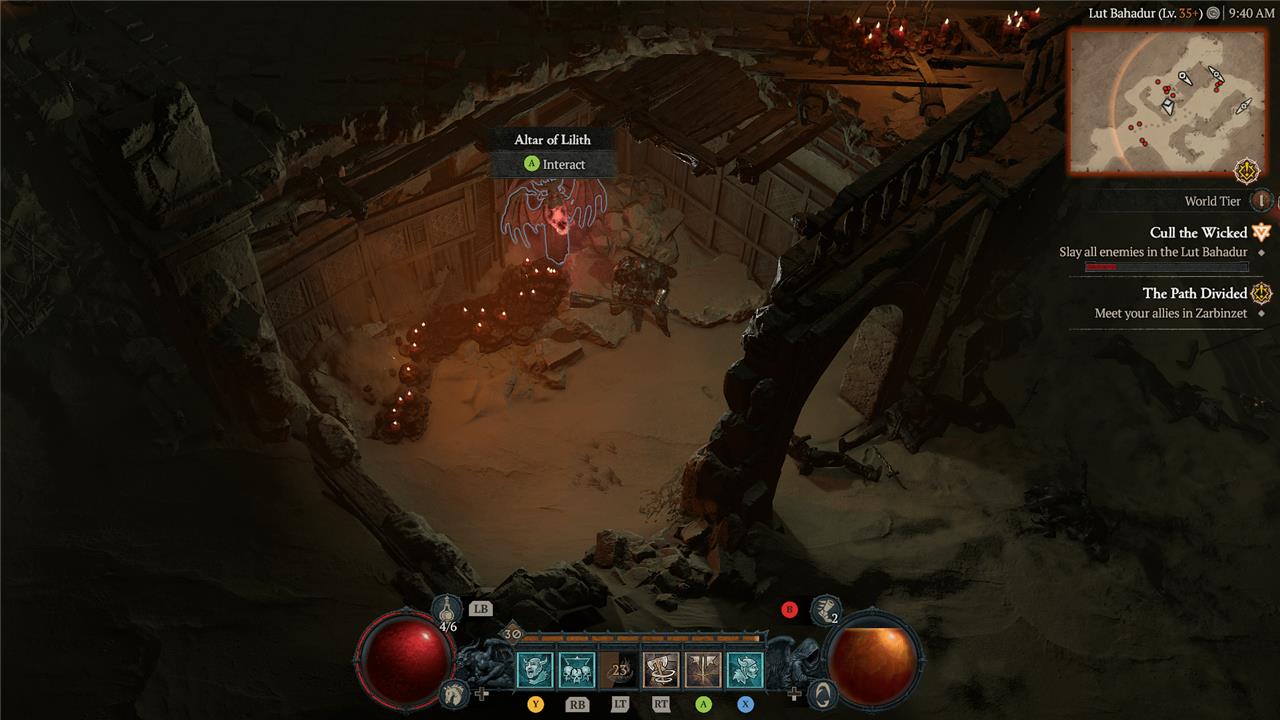The image size is (1280, 720).
Task: Activate the double-bladed axe skill
Action: pos(703,670)
